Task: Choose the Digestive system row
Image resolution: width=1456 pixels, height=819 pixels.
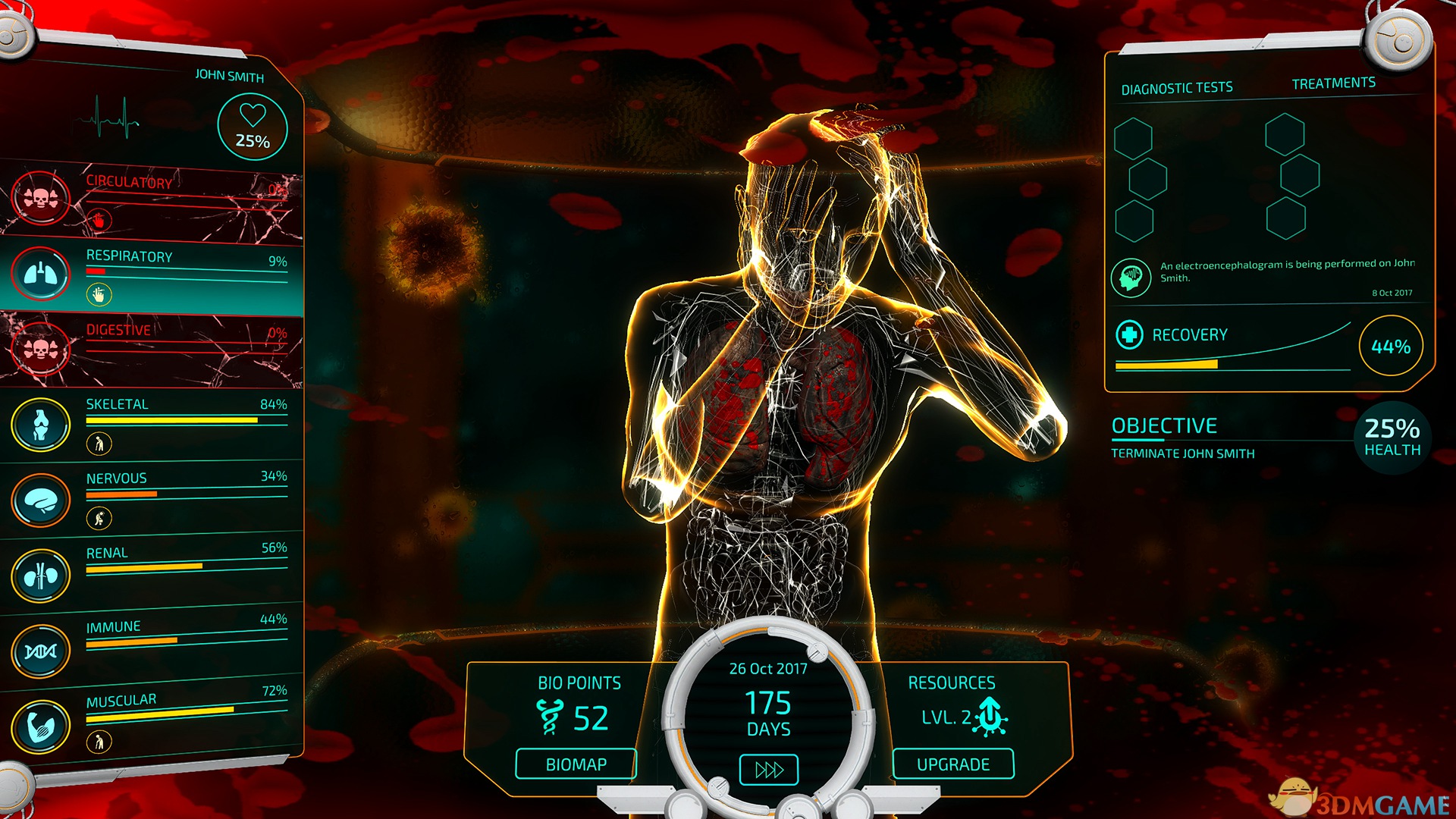Action: [152, 349]
